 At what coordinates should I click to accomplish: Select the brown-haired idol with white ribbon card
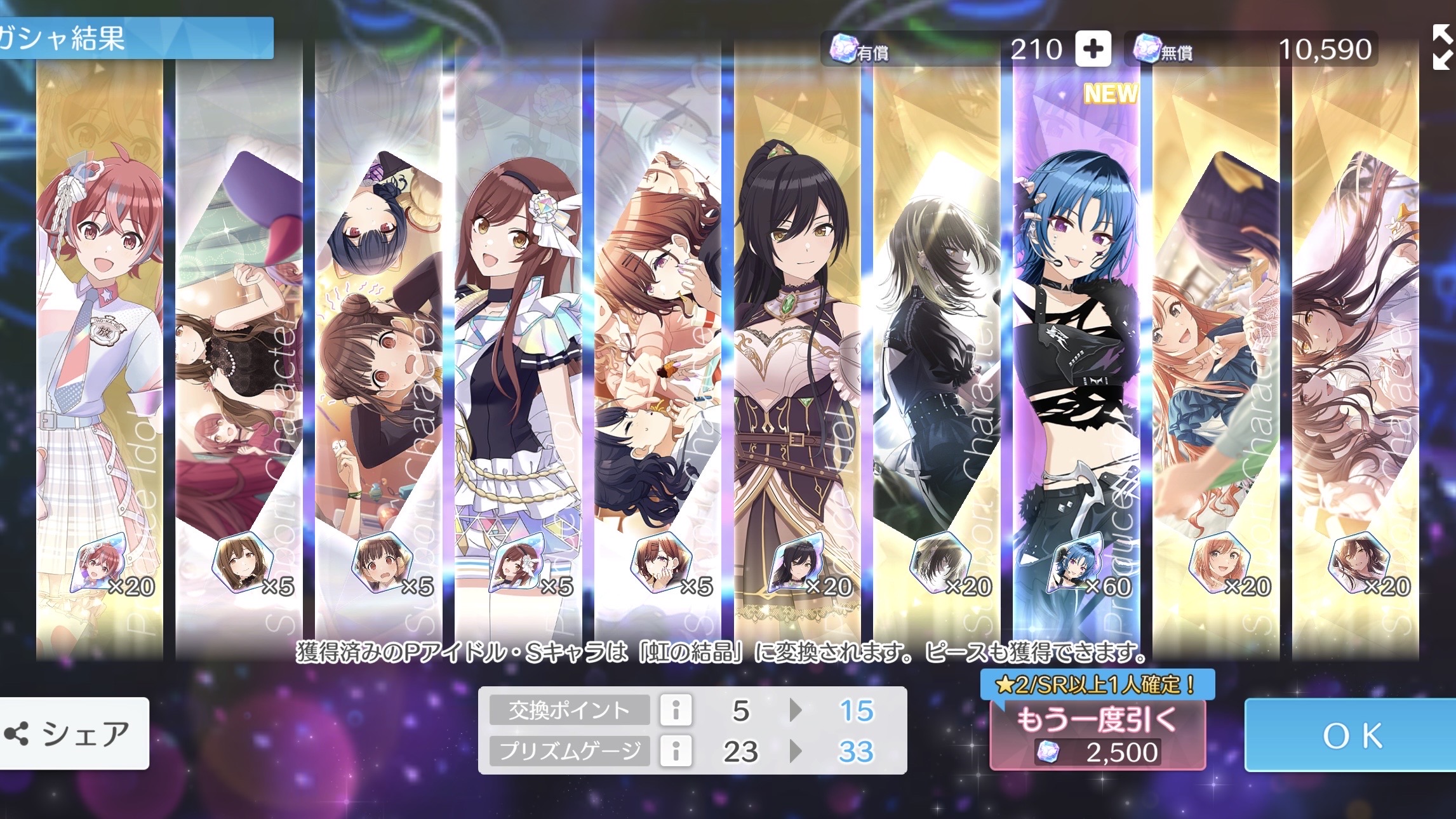[x=518, y=356]
